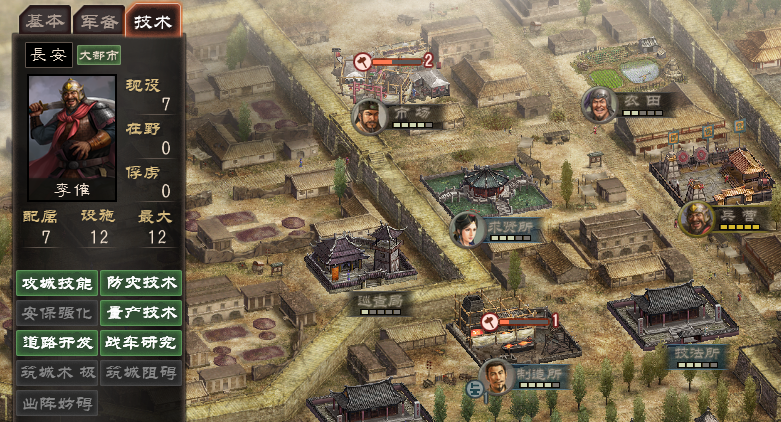Screen dimensions: 781x422
Task: Select the 防灾技术 button
Action: click(x=141, y=284)
